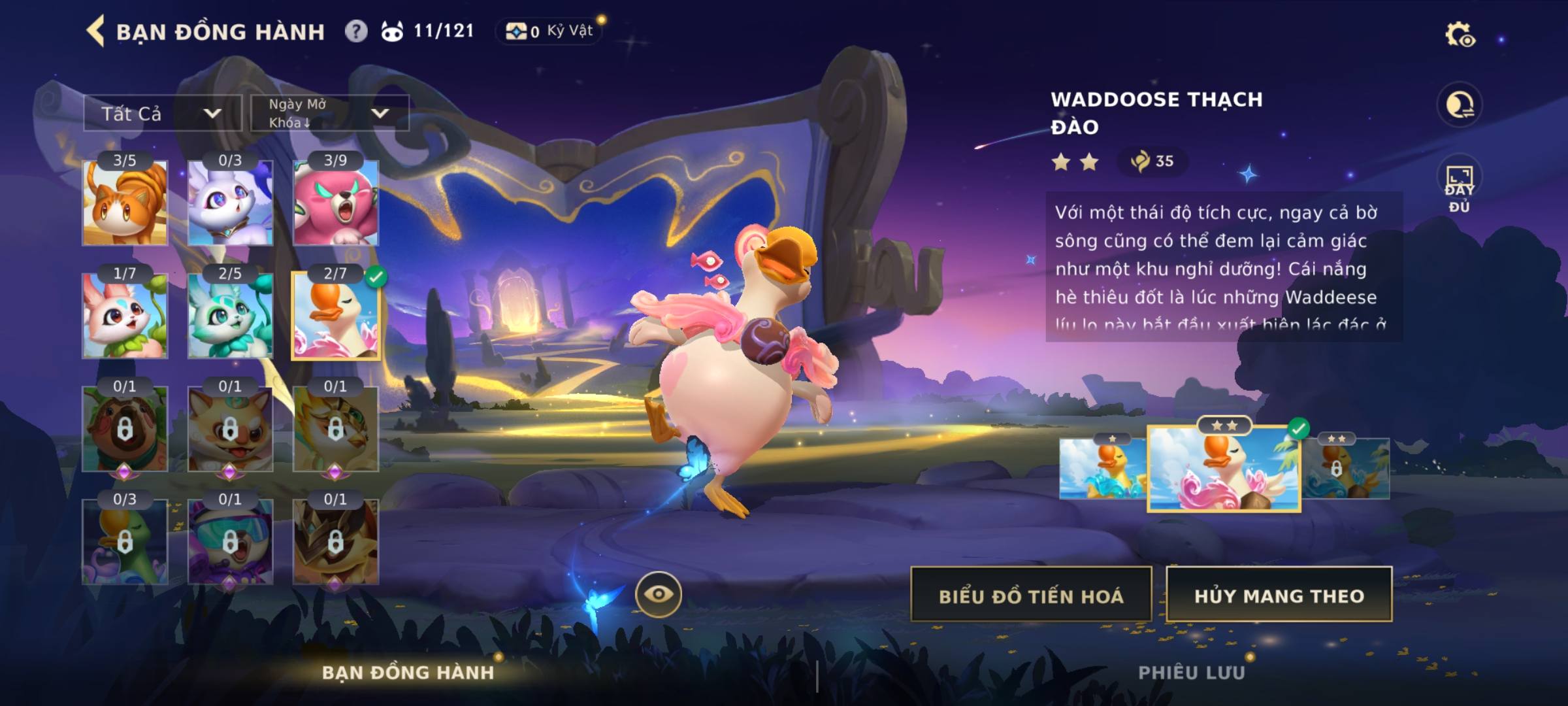The width and height of the screenshot is (1568, 706).
Task: Select the pink angry bear companion tile
Action: tap(335, 203)
